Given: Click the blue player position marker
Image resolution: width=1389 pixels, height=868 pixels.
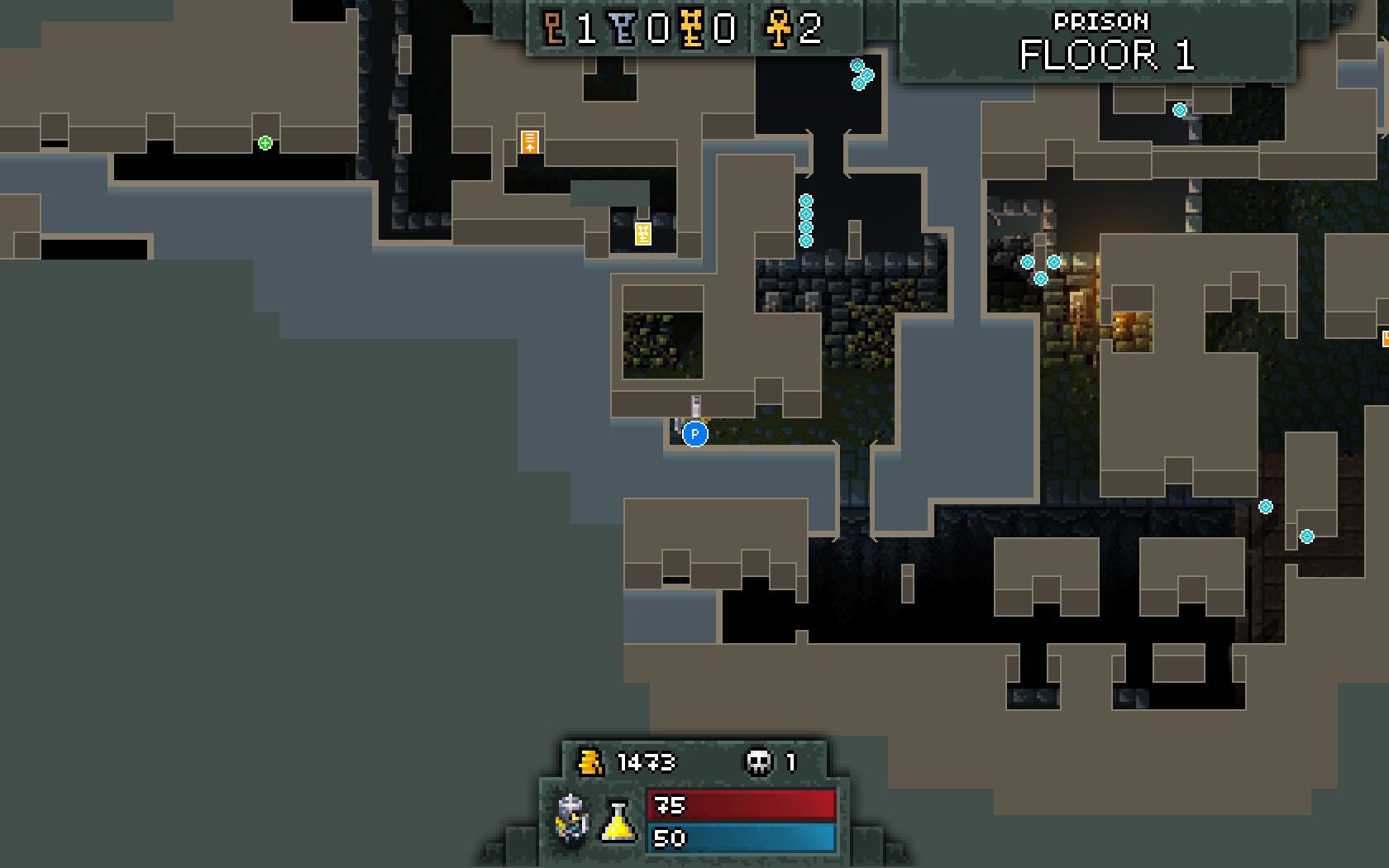Looking at the screenshot, I should tap(695, 434).
